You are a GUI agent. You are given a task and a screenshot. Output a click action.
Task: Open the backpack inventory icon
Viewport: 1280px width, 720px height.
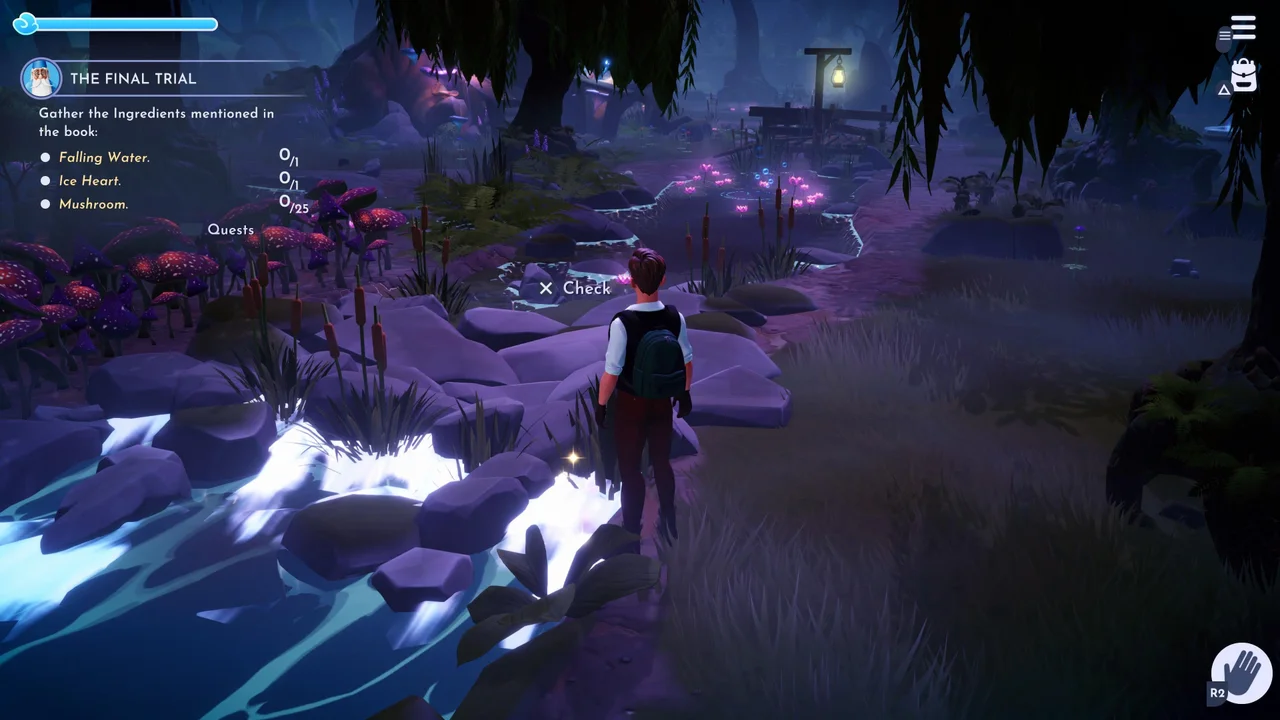[1242, 75]
